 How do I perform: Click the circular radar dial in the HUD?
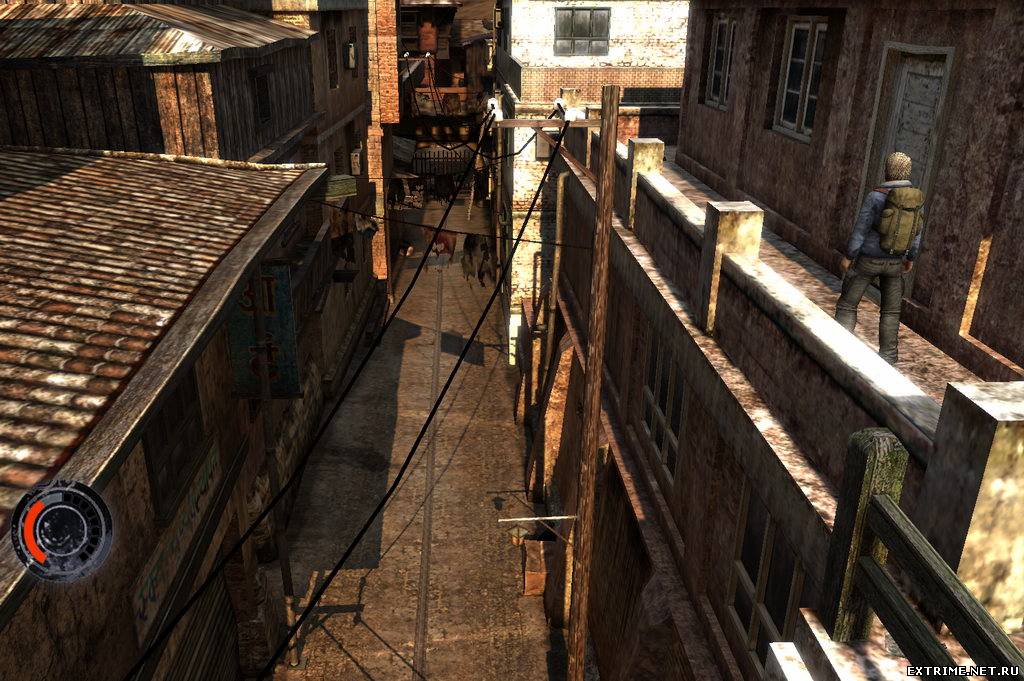[62, 530]
